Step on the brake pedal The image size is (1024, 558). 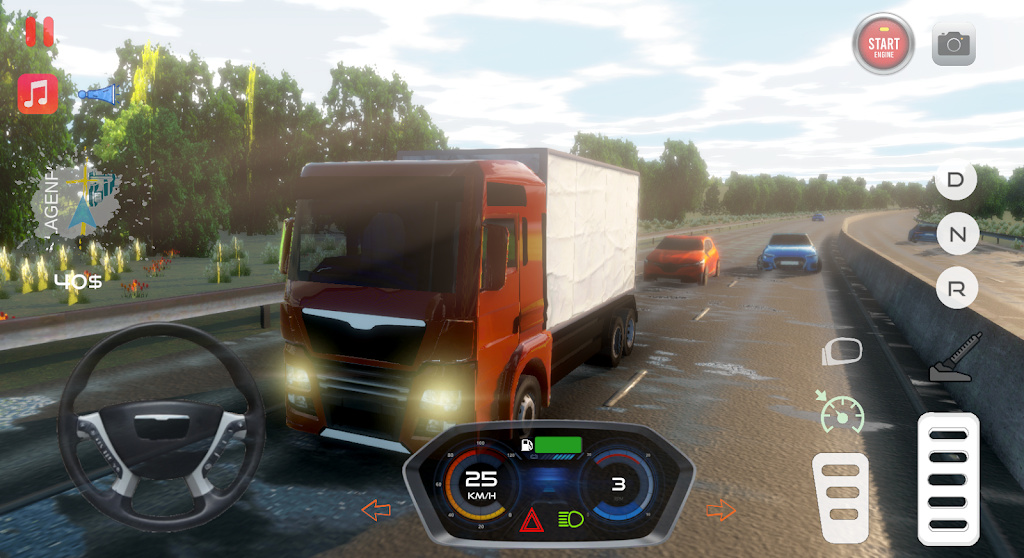pyautogui.click(x=840, y=496)
